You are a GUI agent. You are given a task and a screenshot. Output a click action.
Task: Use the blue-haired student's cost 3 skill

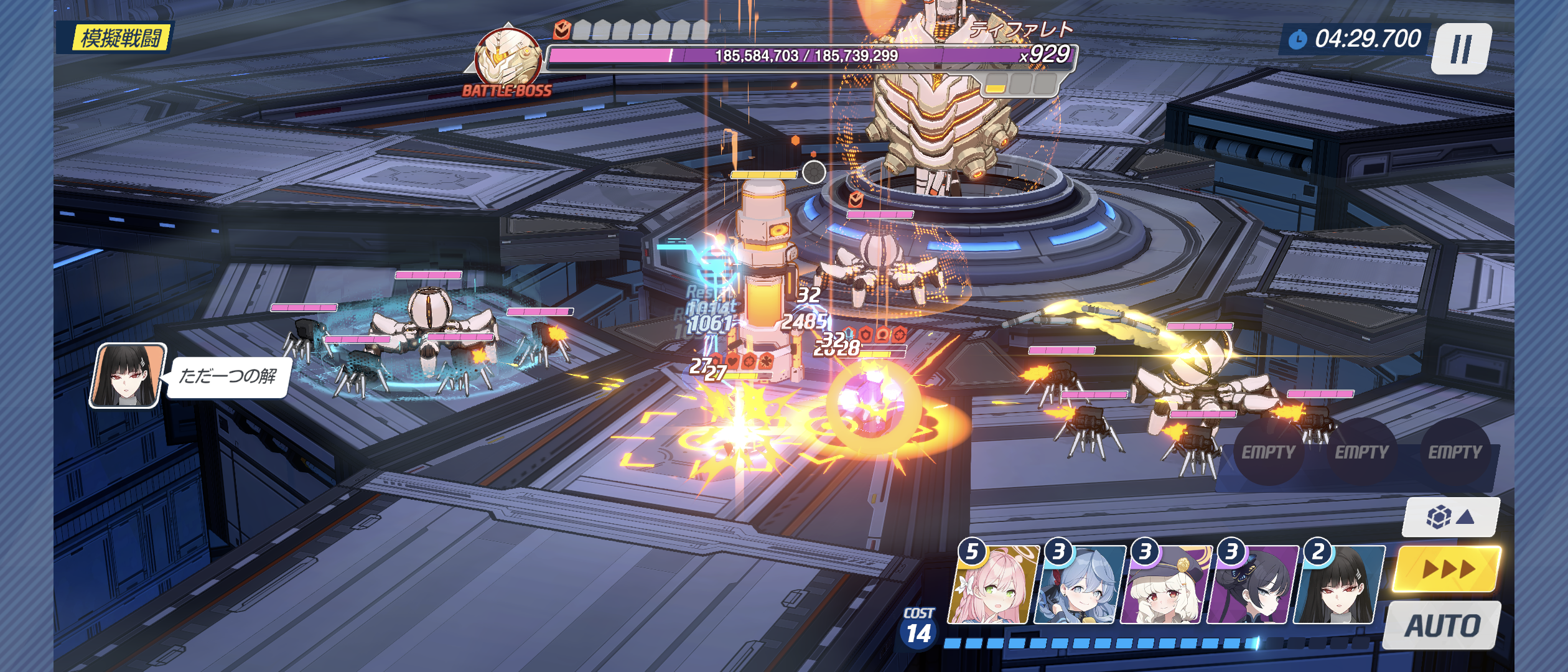click(x=1080, y=586)
